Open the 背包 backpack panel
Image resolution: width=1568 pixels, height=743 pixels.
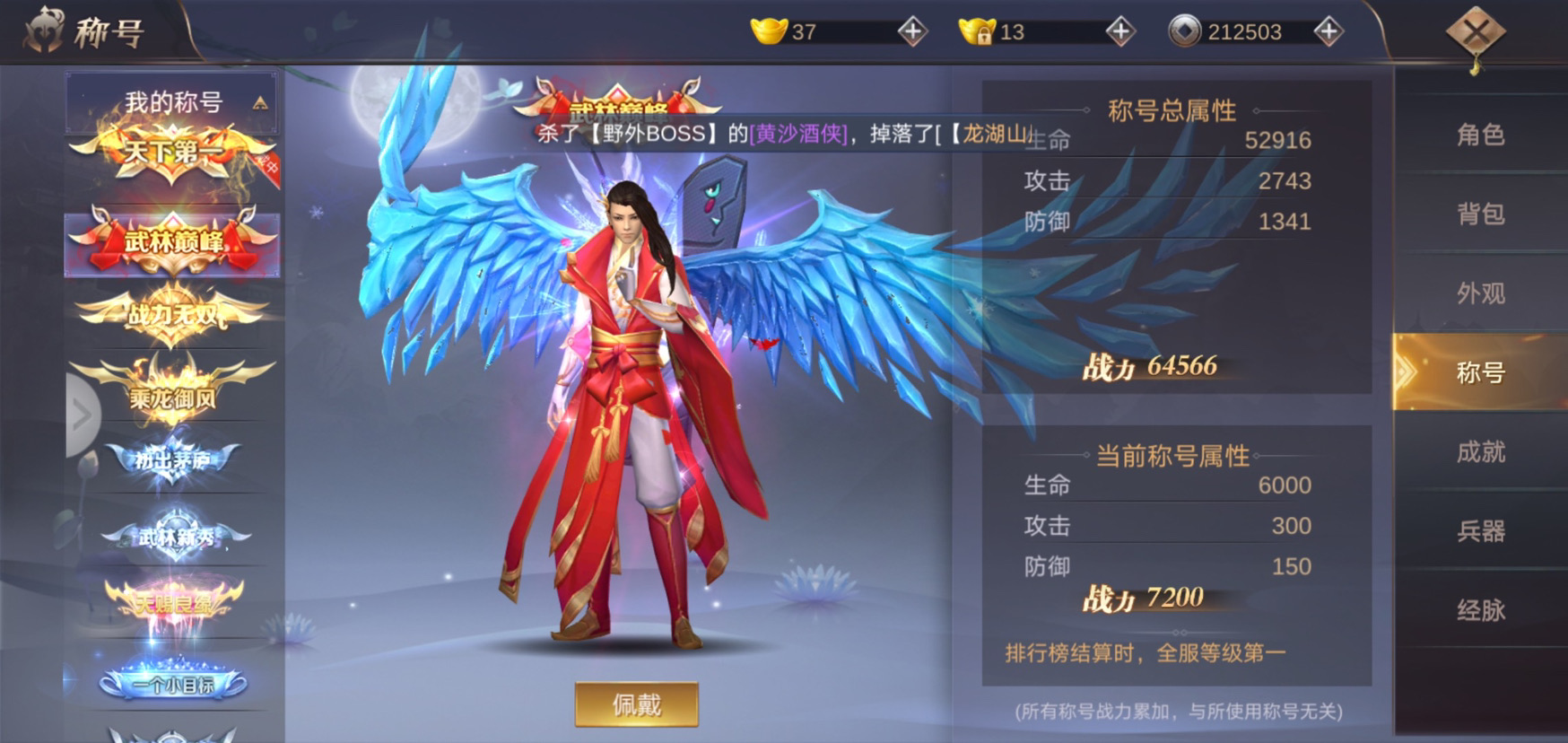(x=1481, y=215)
